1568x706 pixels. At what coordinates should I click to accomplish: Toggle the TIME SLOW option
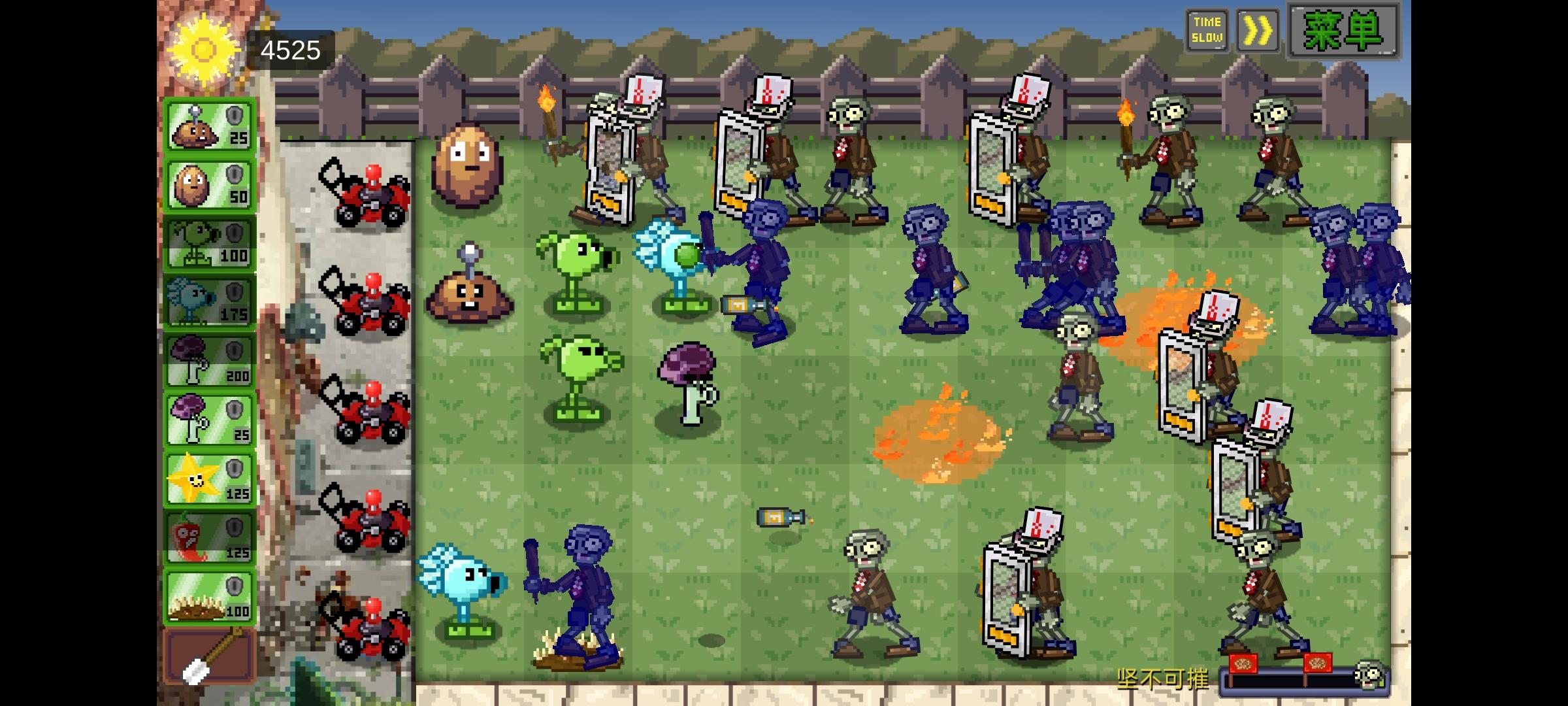pos(1207,29)
